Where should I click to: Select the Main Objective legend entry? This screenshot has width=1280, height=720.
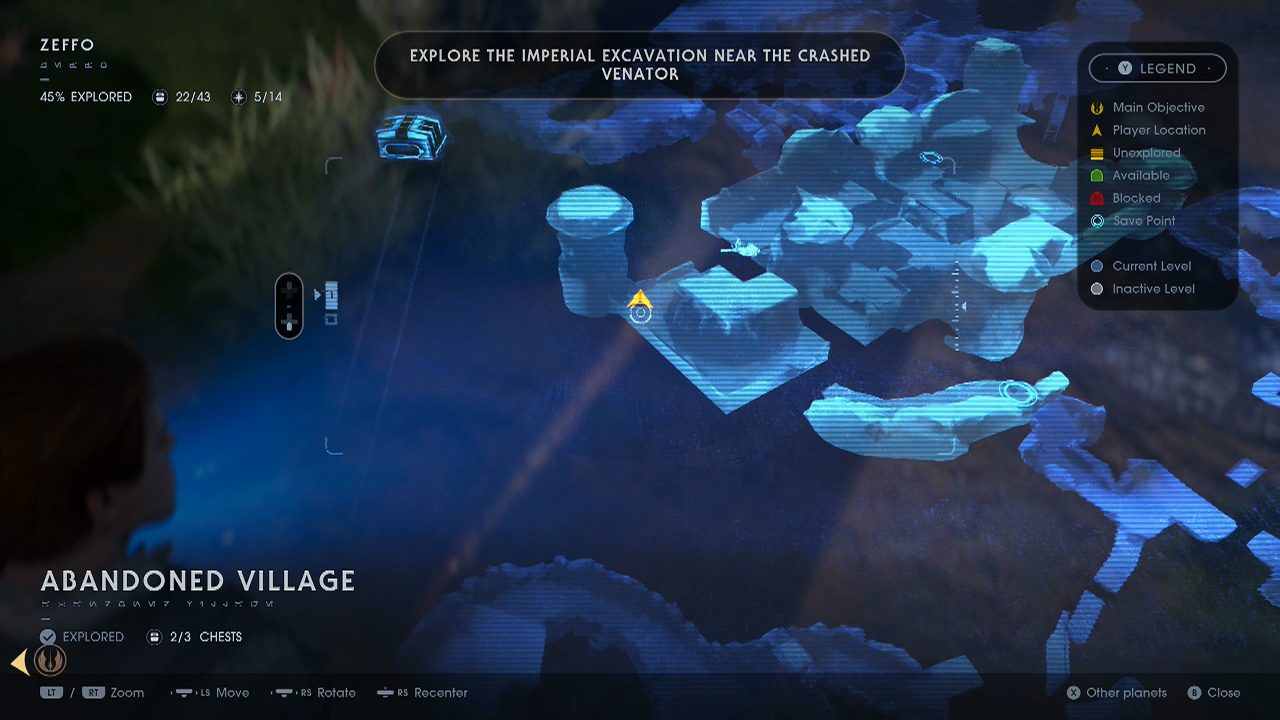(1158, 107)
